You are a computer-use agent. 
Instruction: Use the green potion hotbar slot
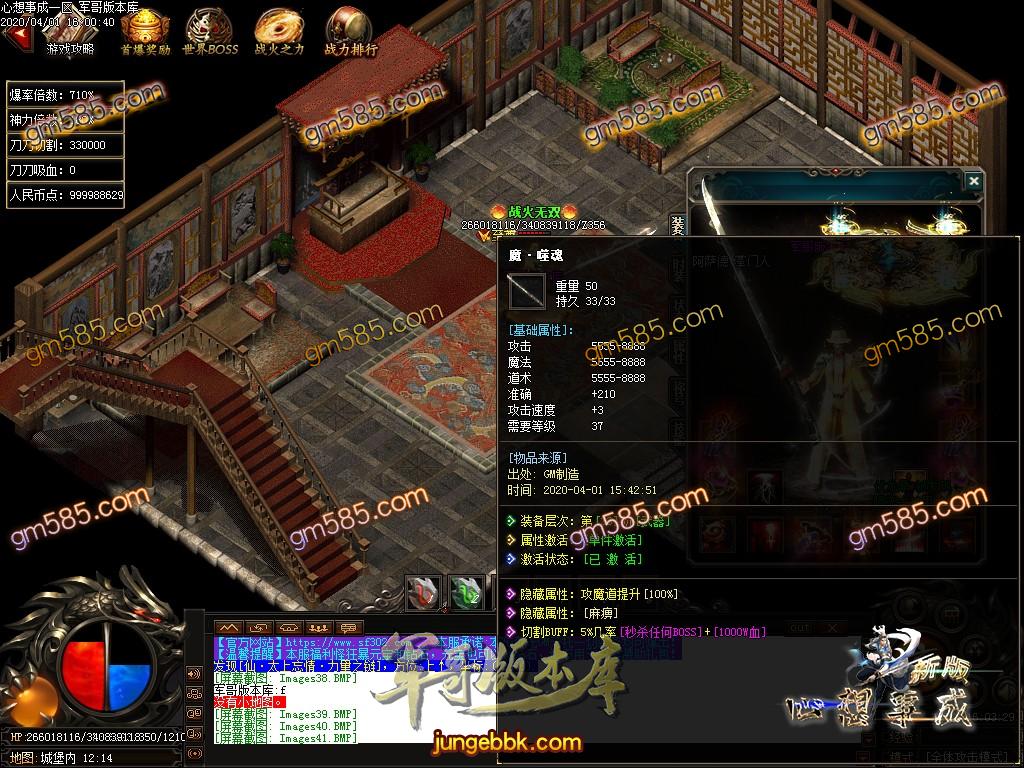pyautogui.click(x=464, y=592)
